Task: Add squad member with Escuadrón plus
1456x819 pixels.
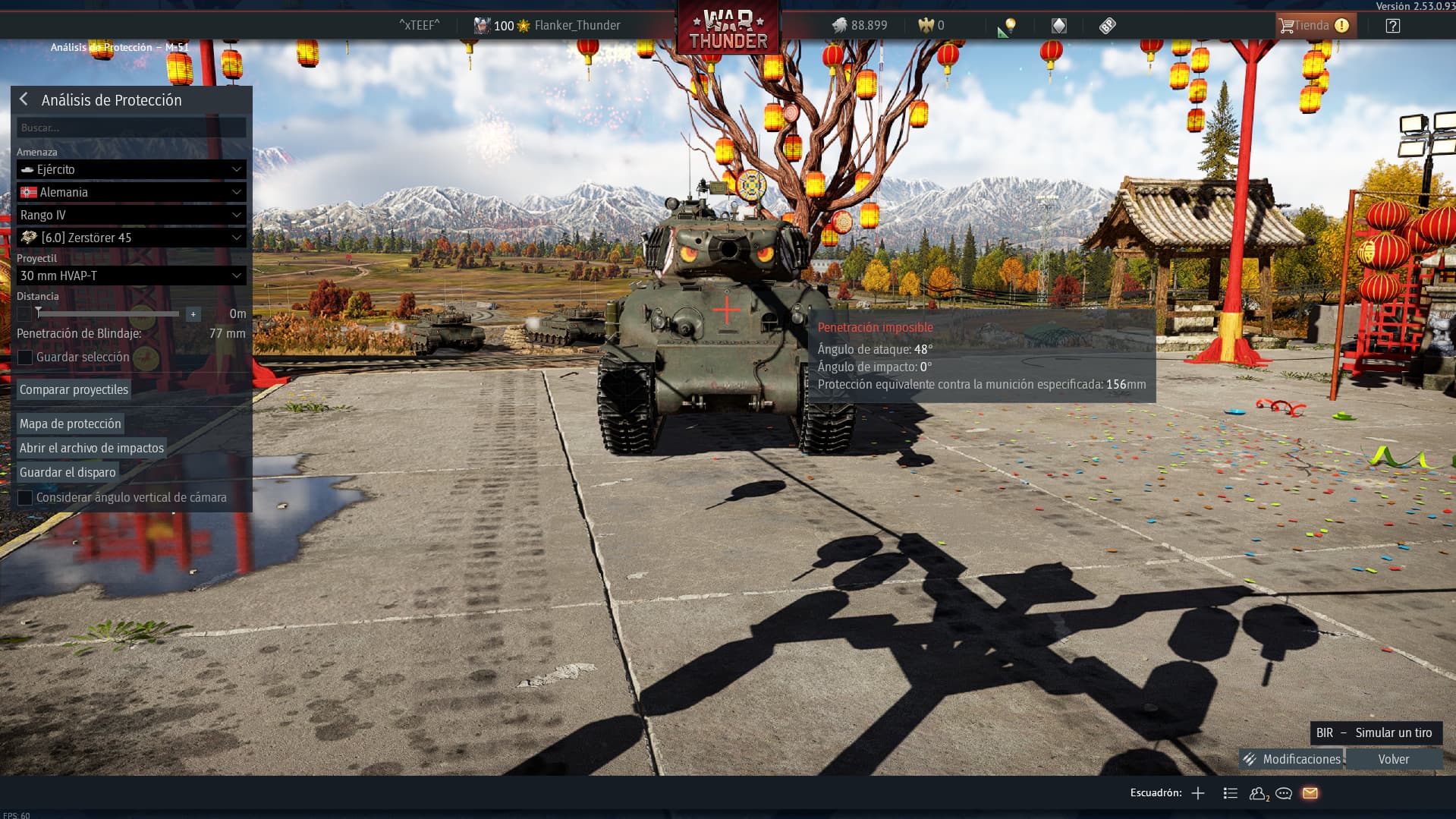Action: point(1198,793)
